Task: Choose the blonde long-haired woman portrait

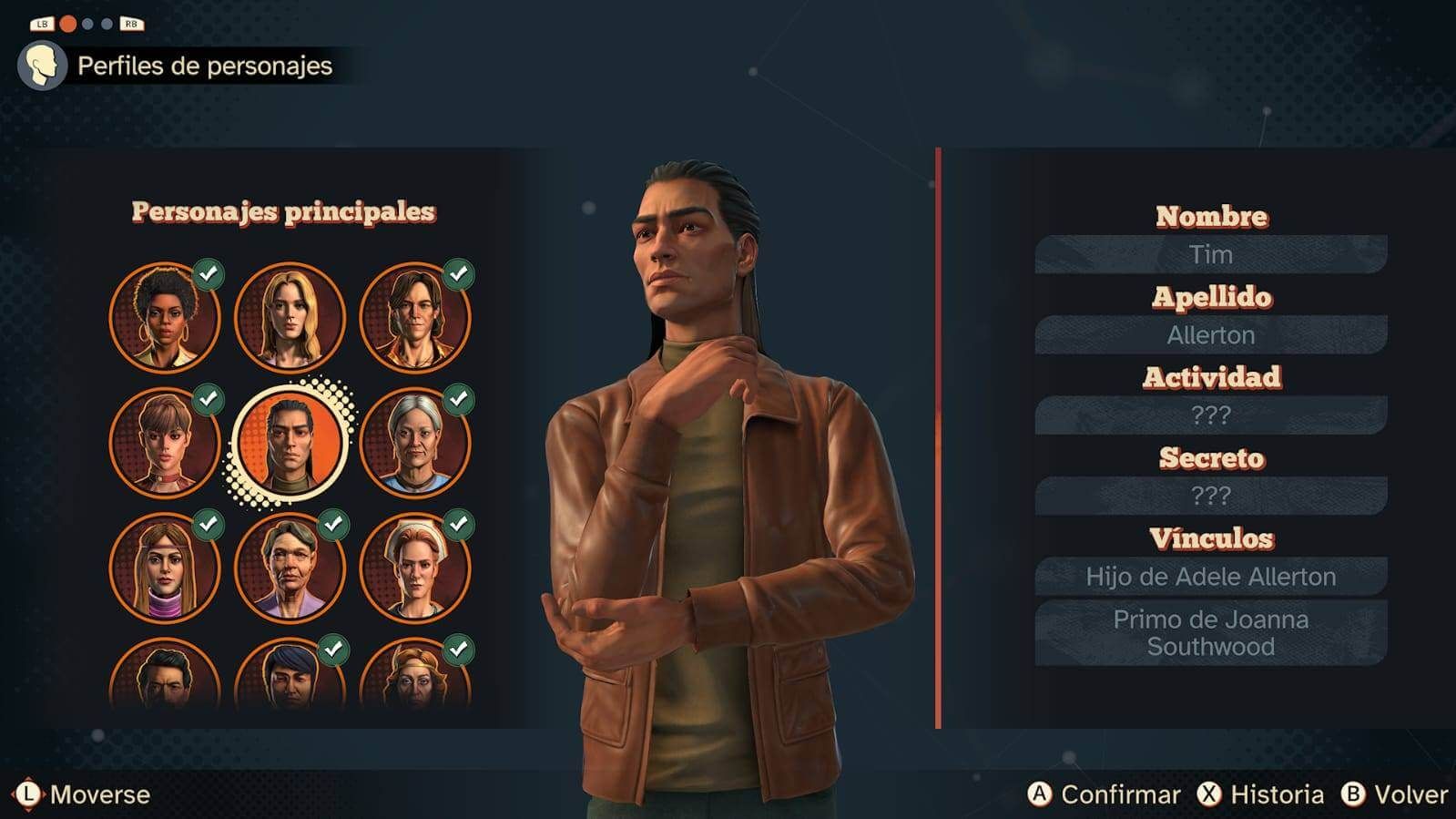Action: (x=290, y=318)
